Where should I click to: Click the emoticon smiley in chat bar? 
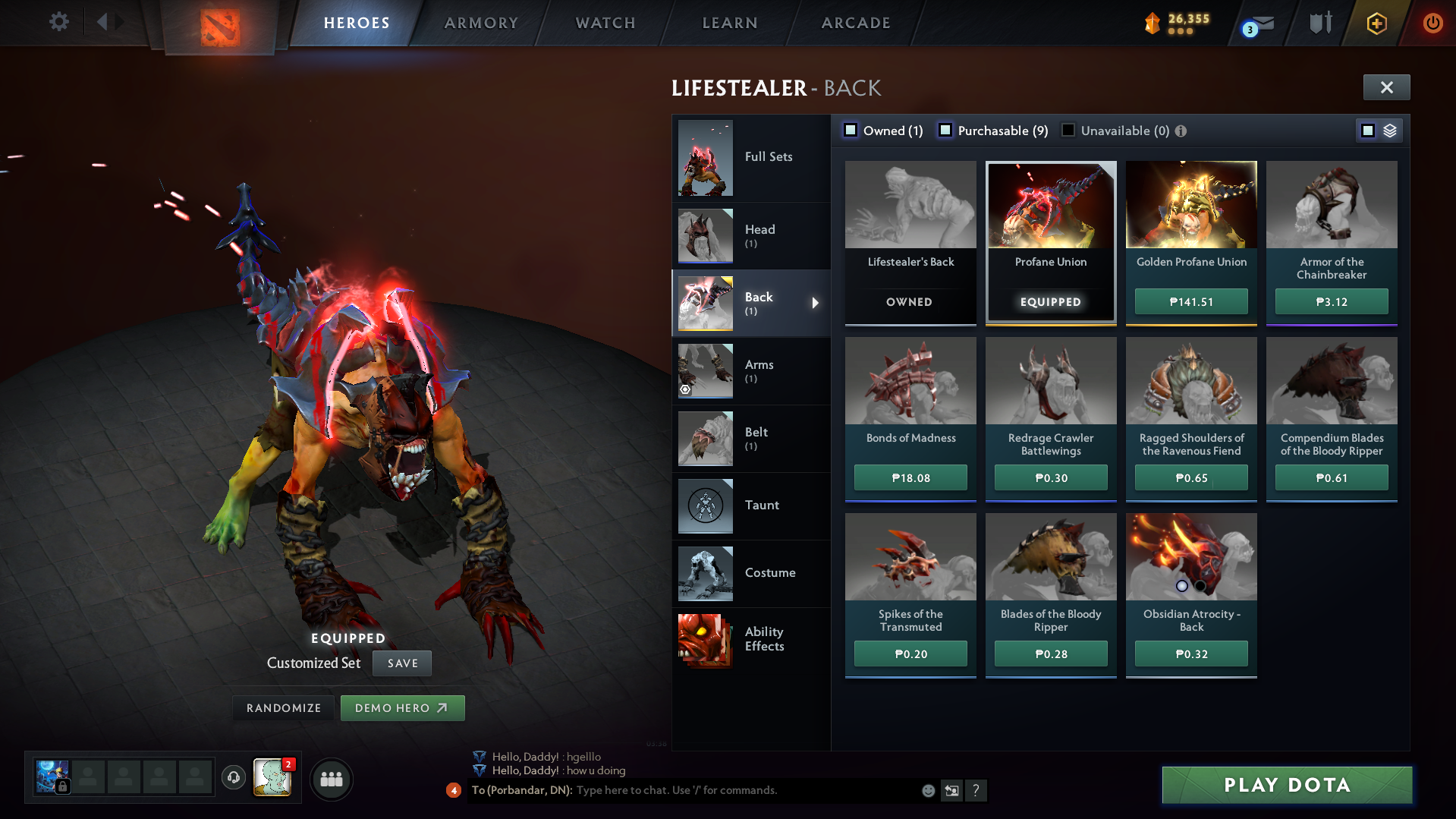[x=928, y=790]
